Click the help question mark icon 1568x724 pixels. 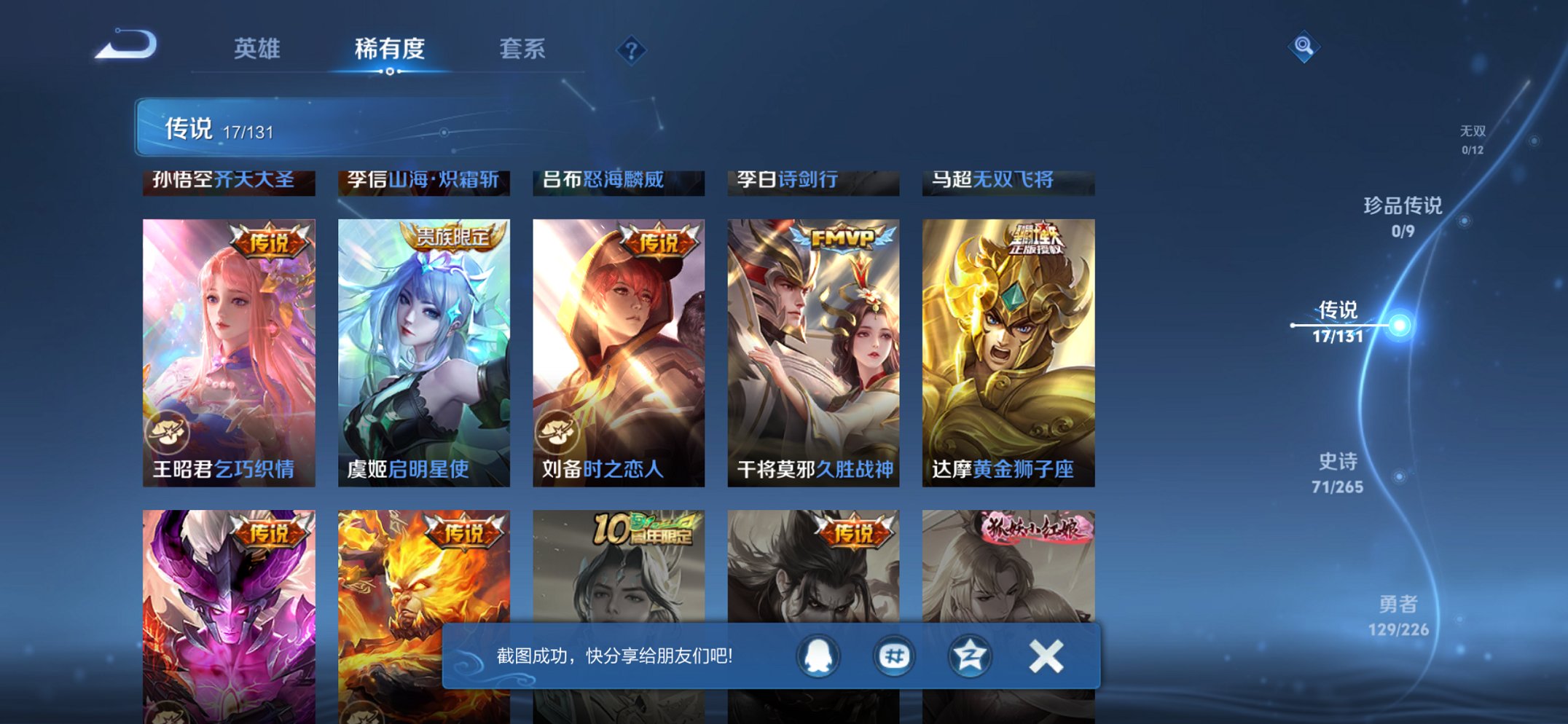tap(632, 49)
